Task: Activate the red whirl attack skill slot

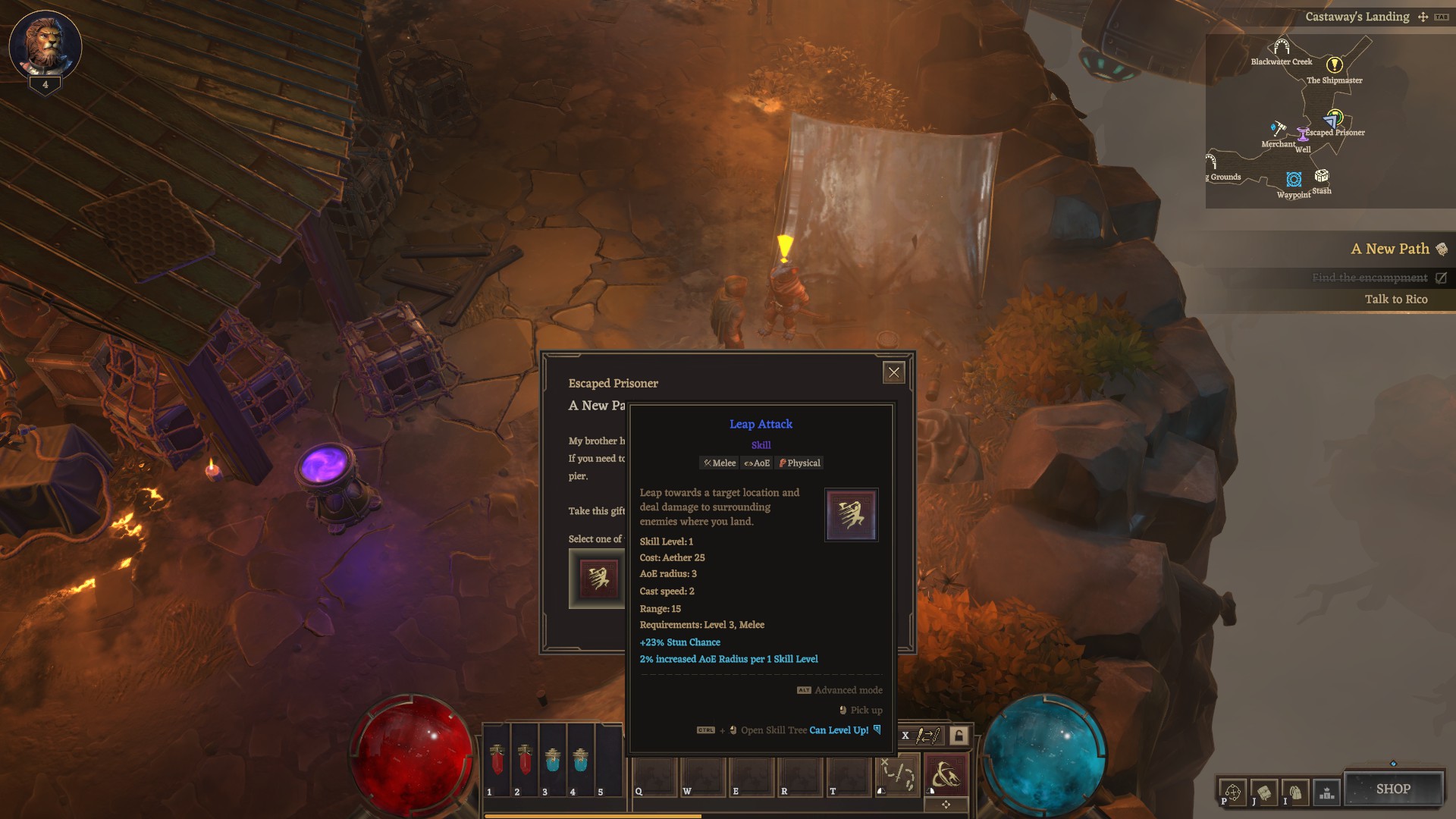Action: point(946,776)
